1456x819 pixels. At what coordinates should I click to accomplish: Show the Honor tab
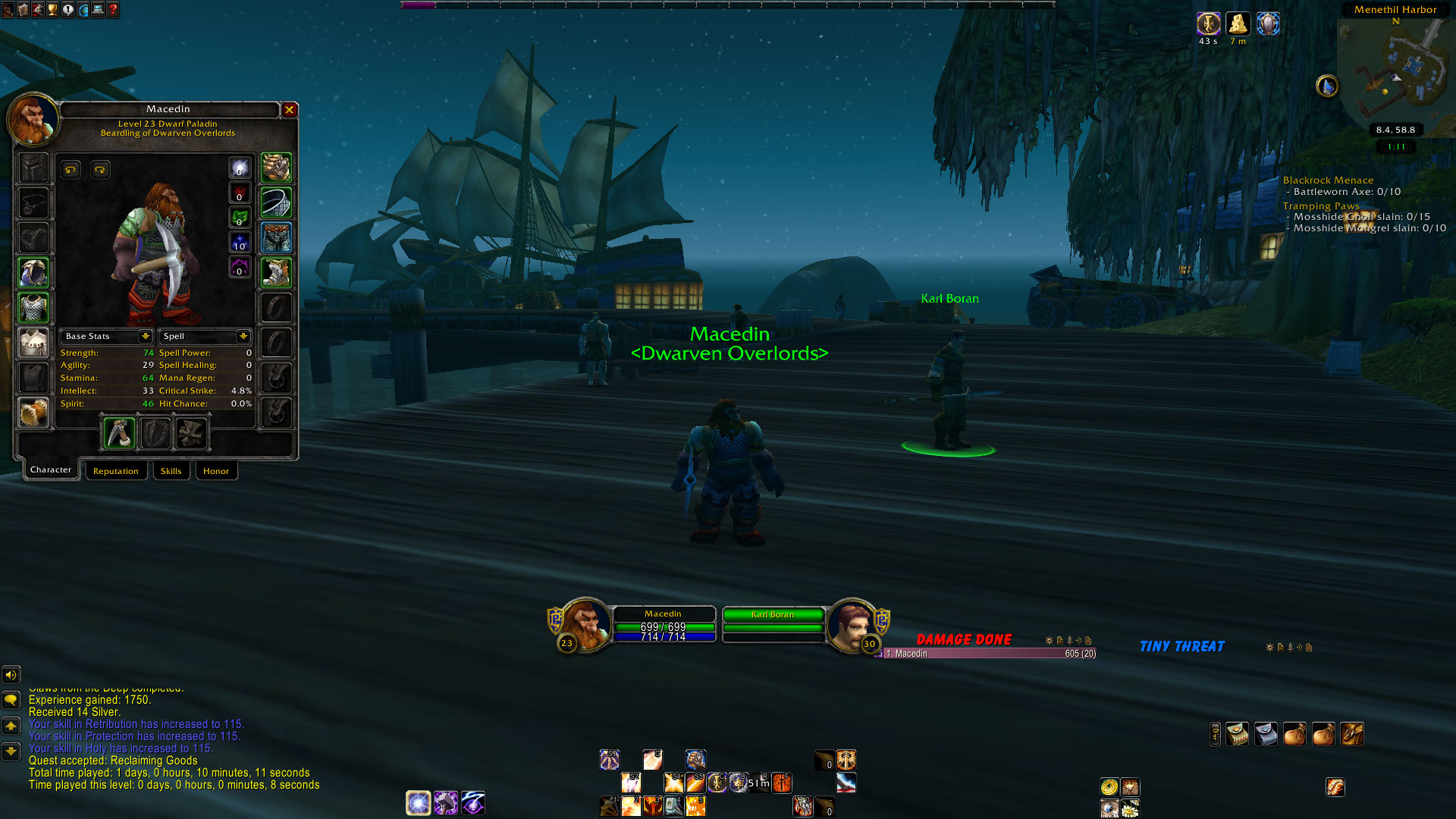coord(216,471)
